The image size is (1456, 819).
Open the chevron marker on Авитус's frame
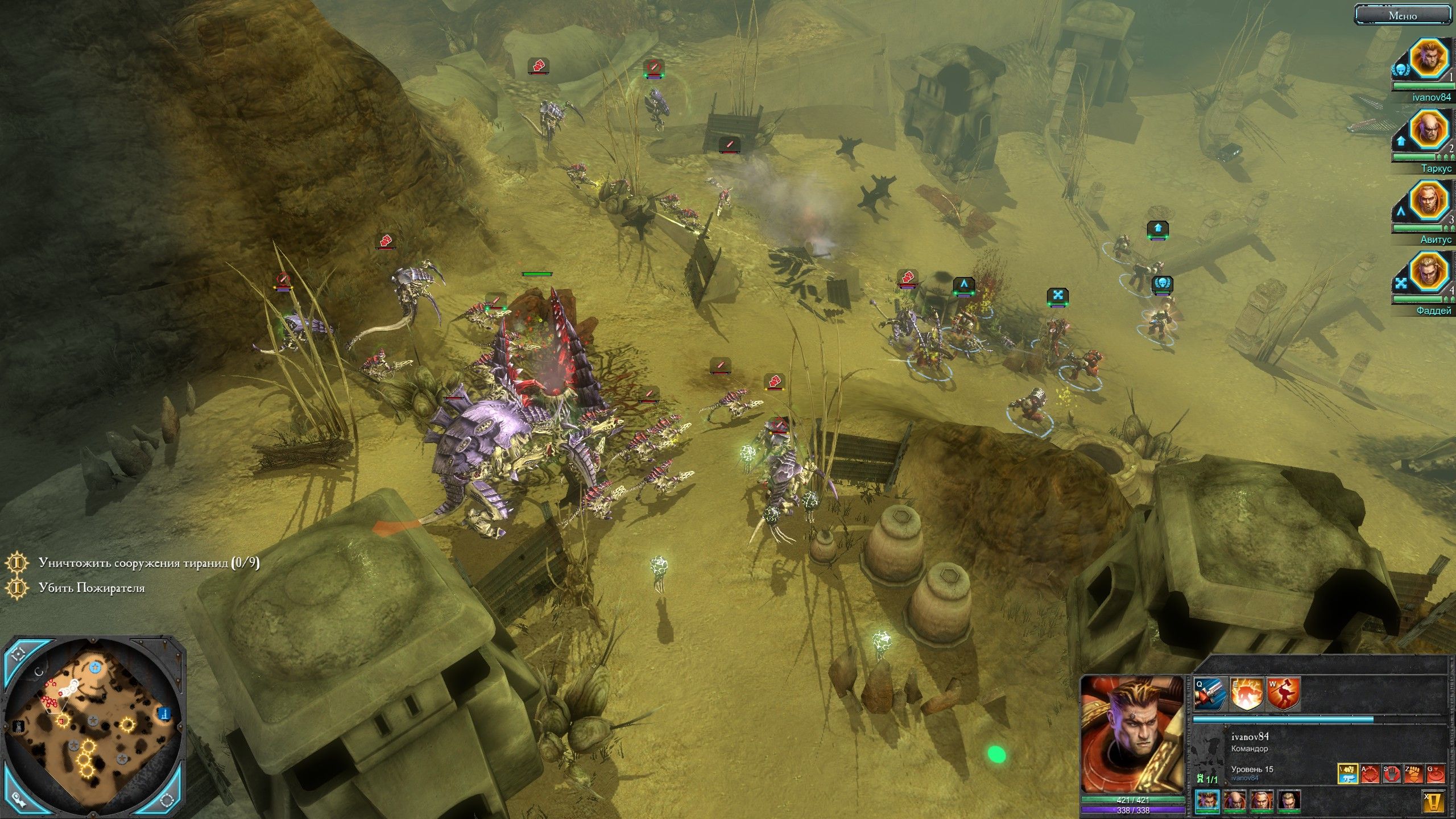(x=1401, y=210)
